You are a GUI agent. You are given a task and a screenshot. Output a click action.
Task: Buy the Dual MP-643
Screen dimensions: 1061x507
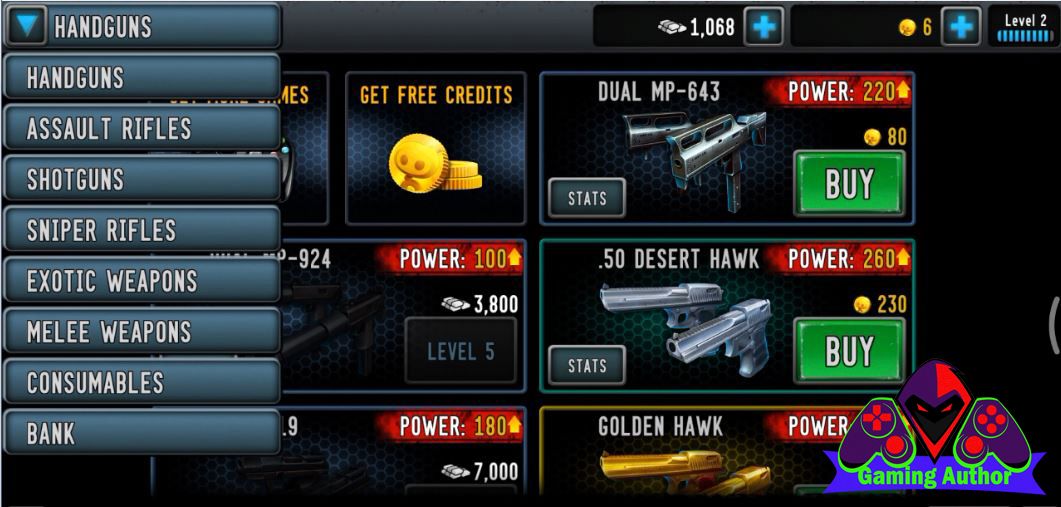pyautogui.click(x=848, y=184)
